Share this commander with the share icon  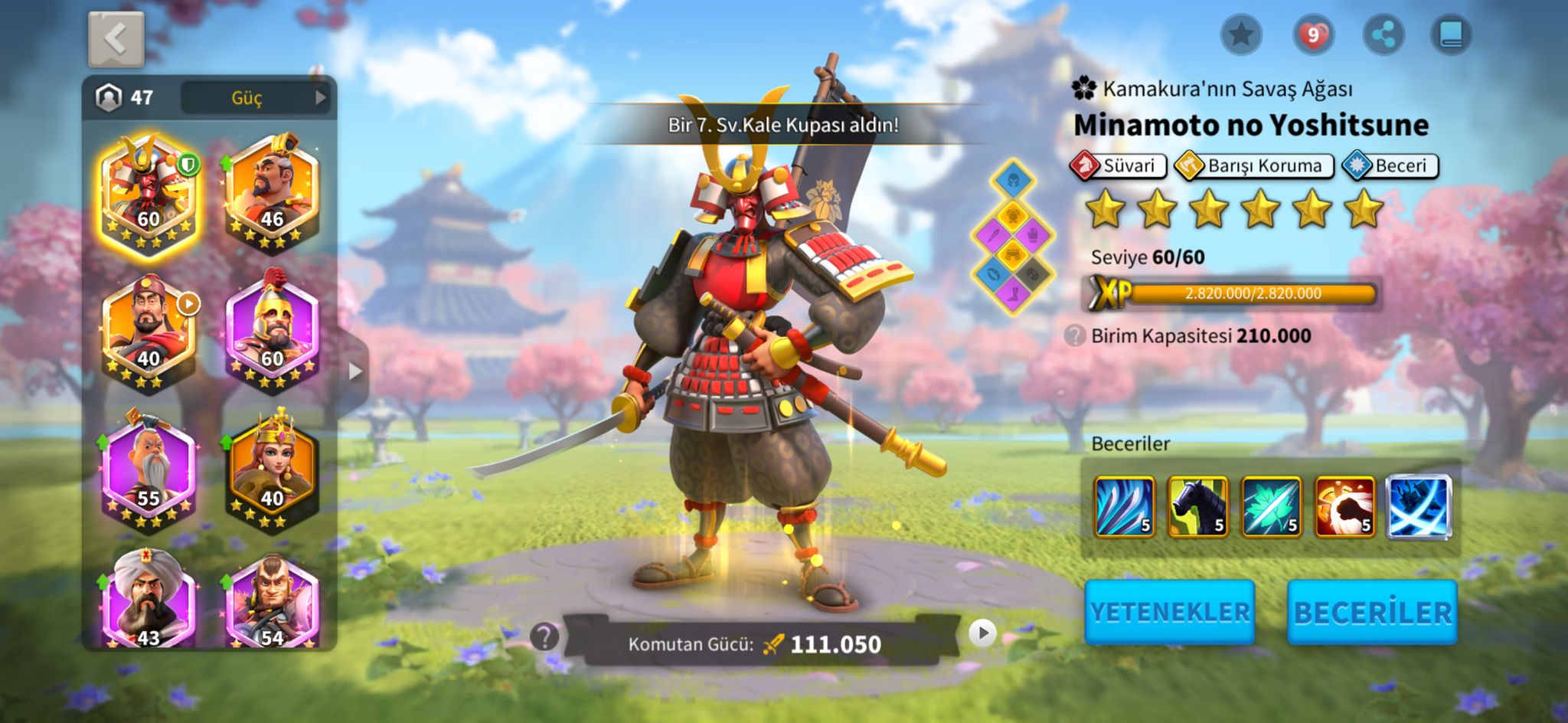(x=1383, y=34)
